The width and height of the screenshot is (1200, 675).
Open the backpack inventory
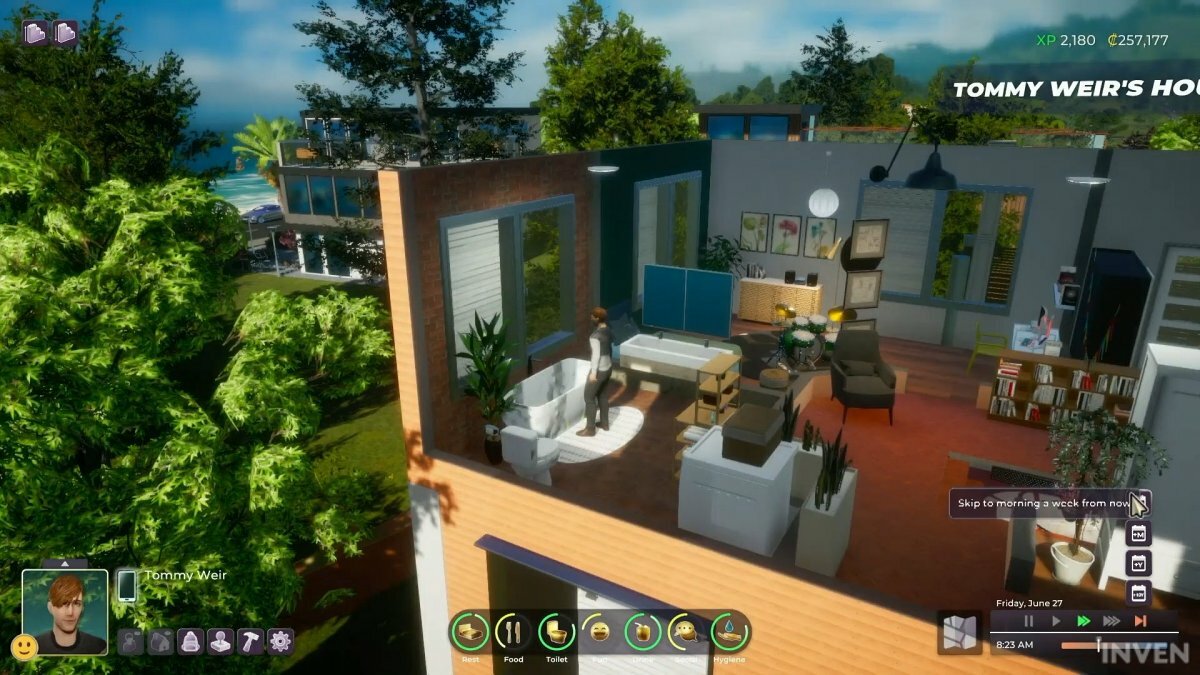pyautogui.click(x=191, y=642)
